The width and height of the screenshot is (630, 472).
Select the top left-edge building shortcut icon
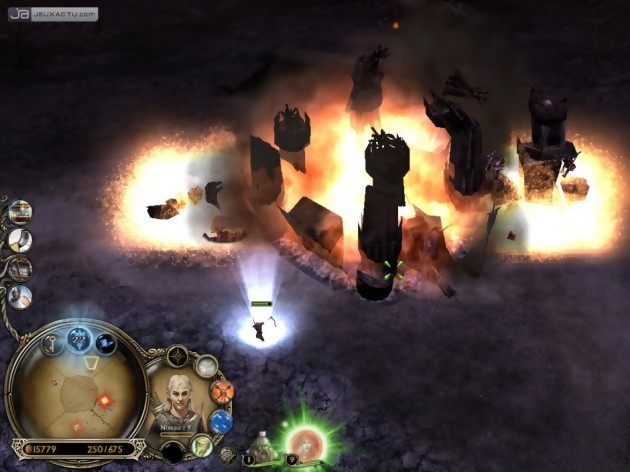(19, 211)
